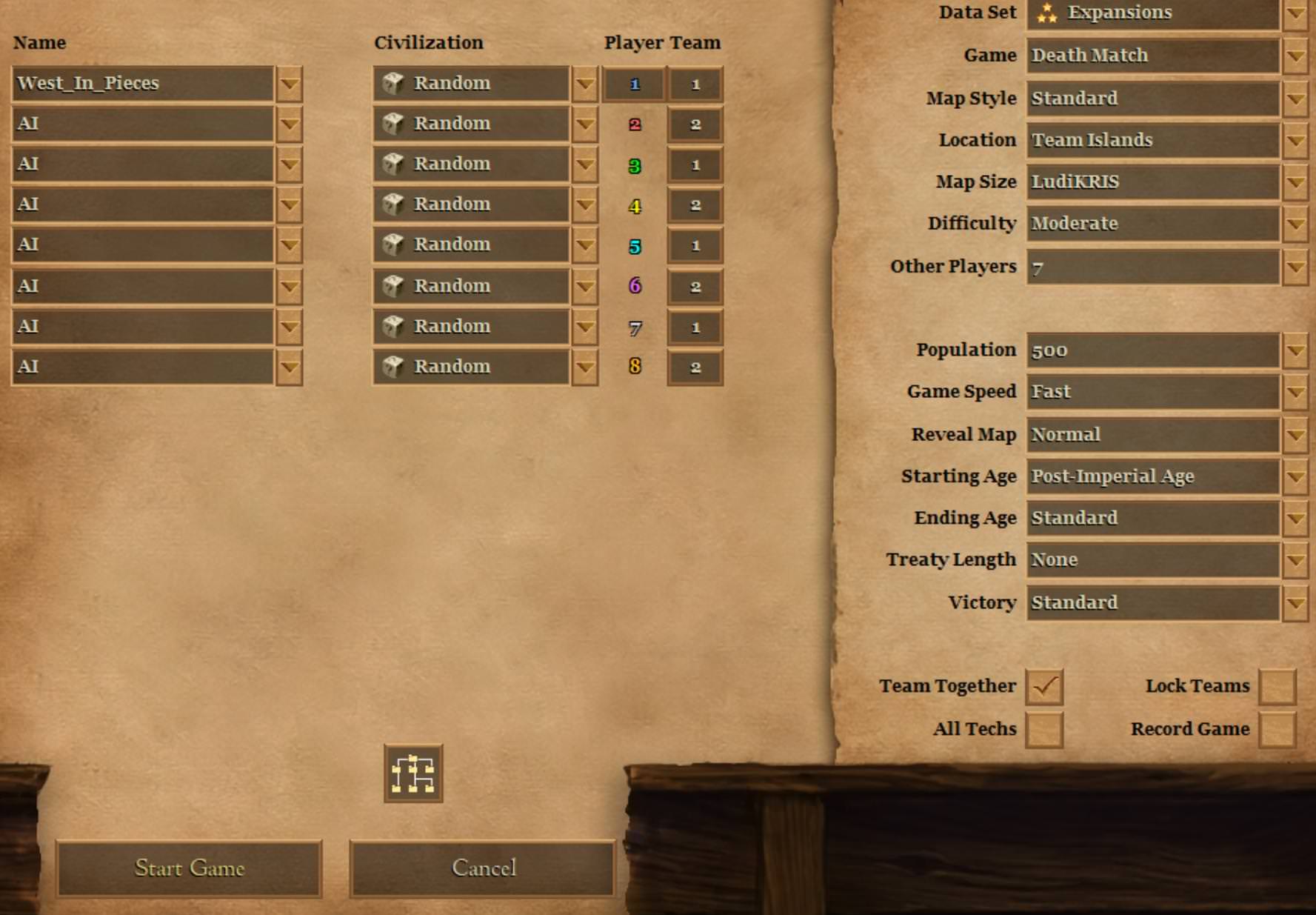
Task: Click the blue player 1 color number
Action: tap(634, 84)
